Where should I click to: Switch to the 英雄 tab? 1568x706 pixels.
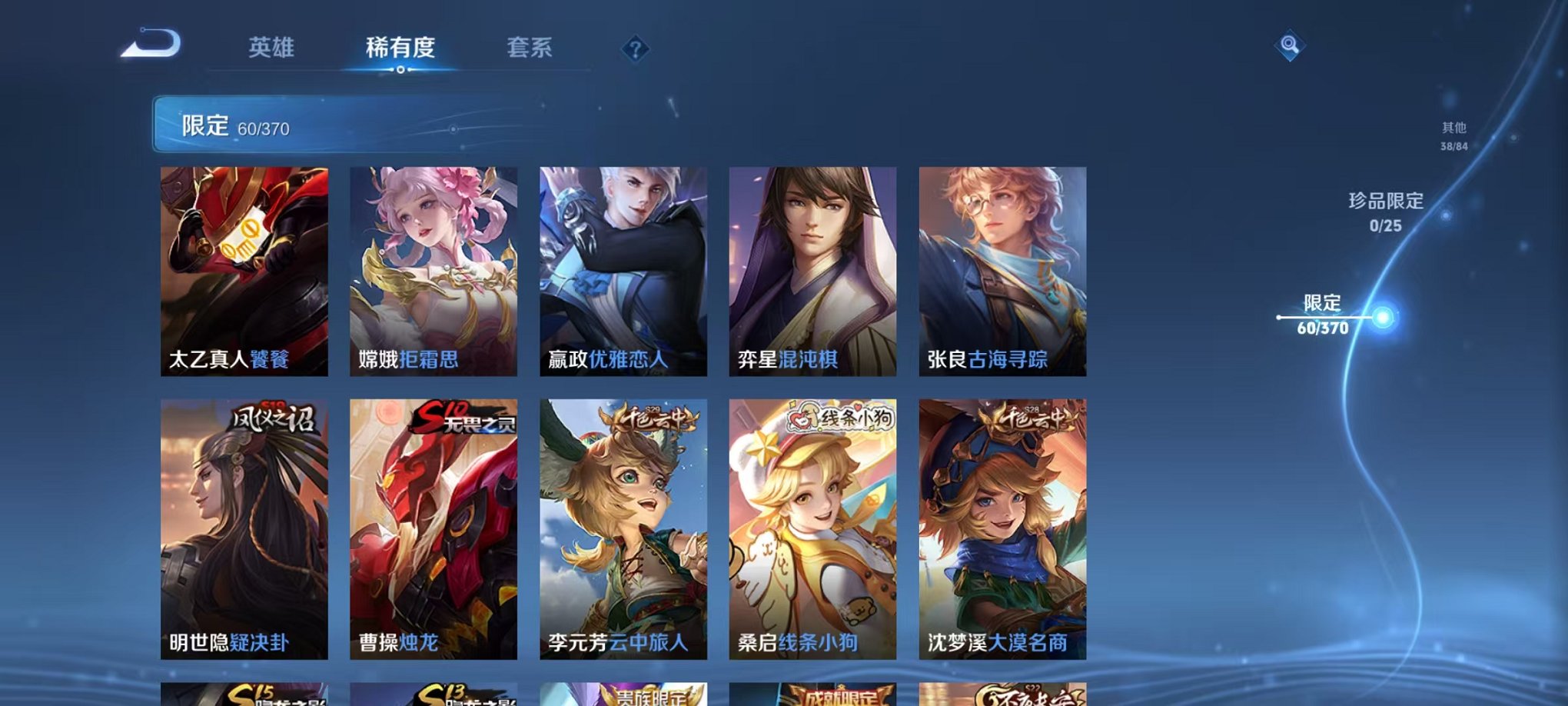pos(273,48)
